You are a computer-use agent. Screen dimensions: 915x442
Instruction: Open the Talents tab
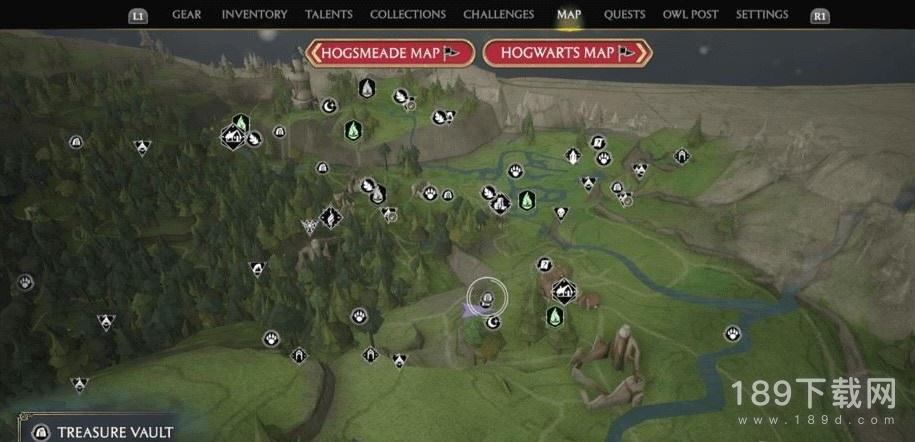(328, 15)
